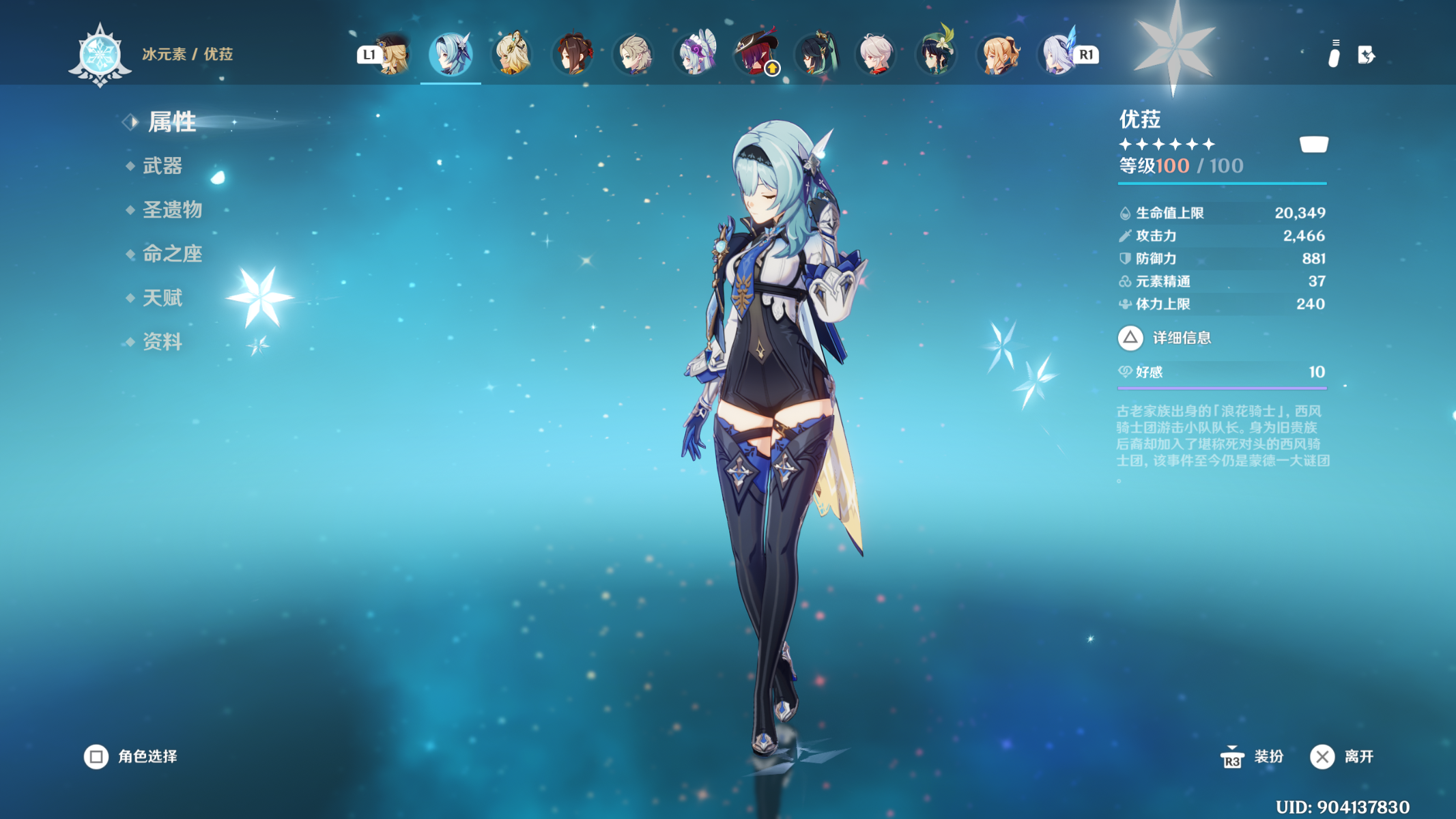Choose Kazuha's white-haired portrait
Viewport: 1456px width, 819px height.
tap(876, 54)
